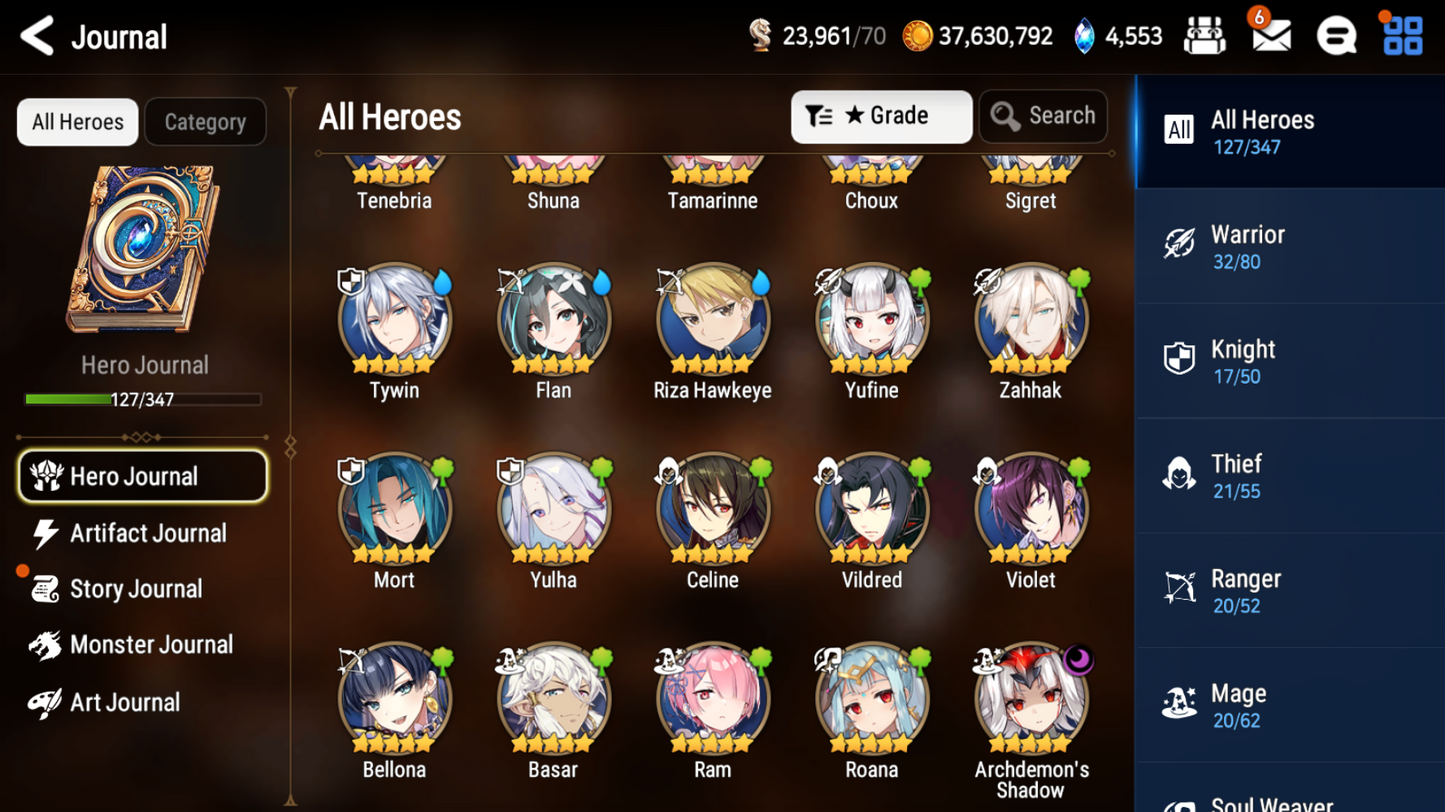Select Tywin's hero portrait
Image resolution: width=1445 pixels, height=812 pixels.
click(x=394, y=320)
